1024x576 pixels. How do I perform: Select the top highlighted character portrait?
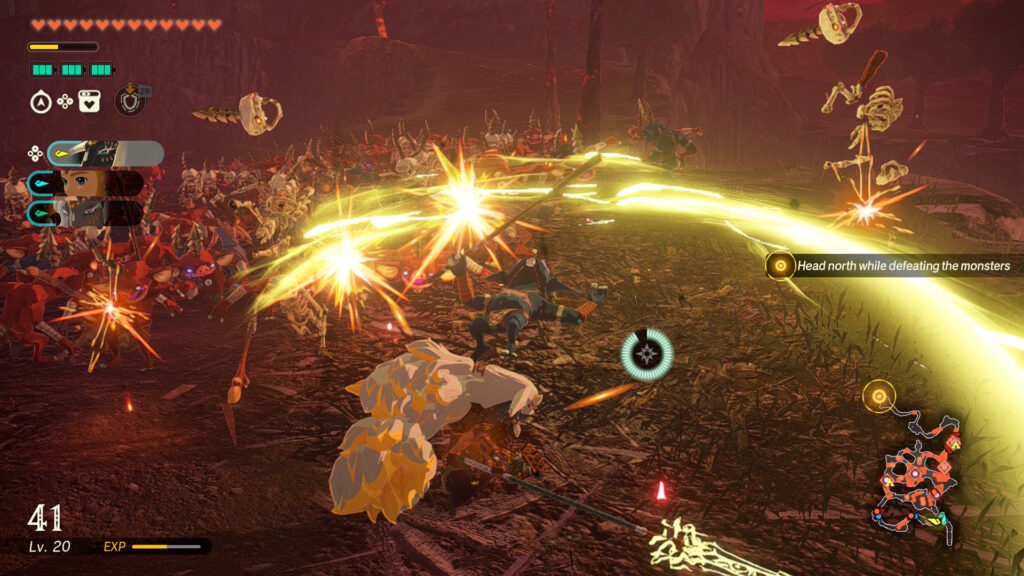pyautogui.click(x=104, y=153)
